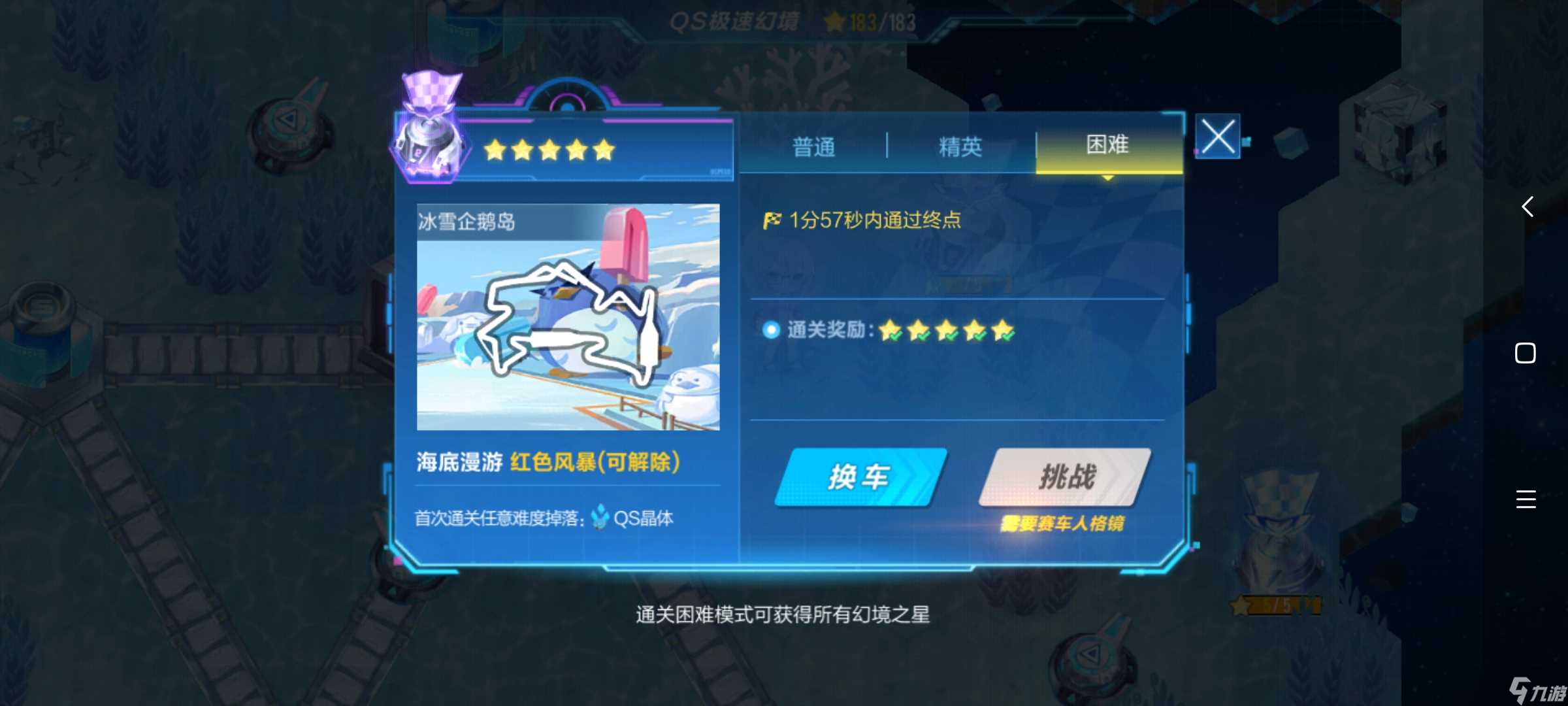Switch to the 精英 tab
The height and width of the screenshot is (706, 1568).
[x=960, y=145]
